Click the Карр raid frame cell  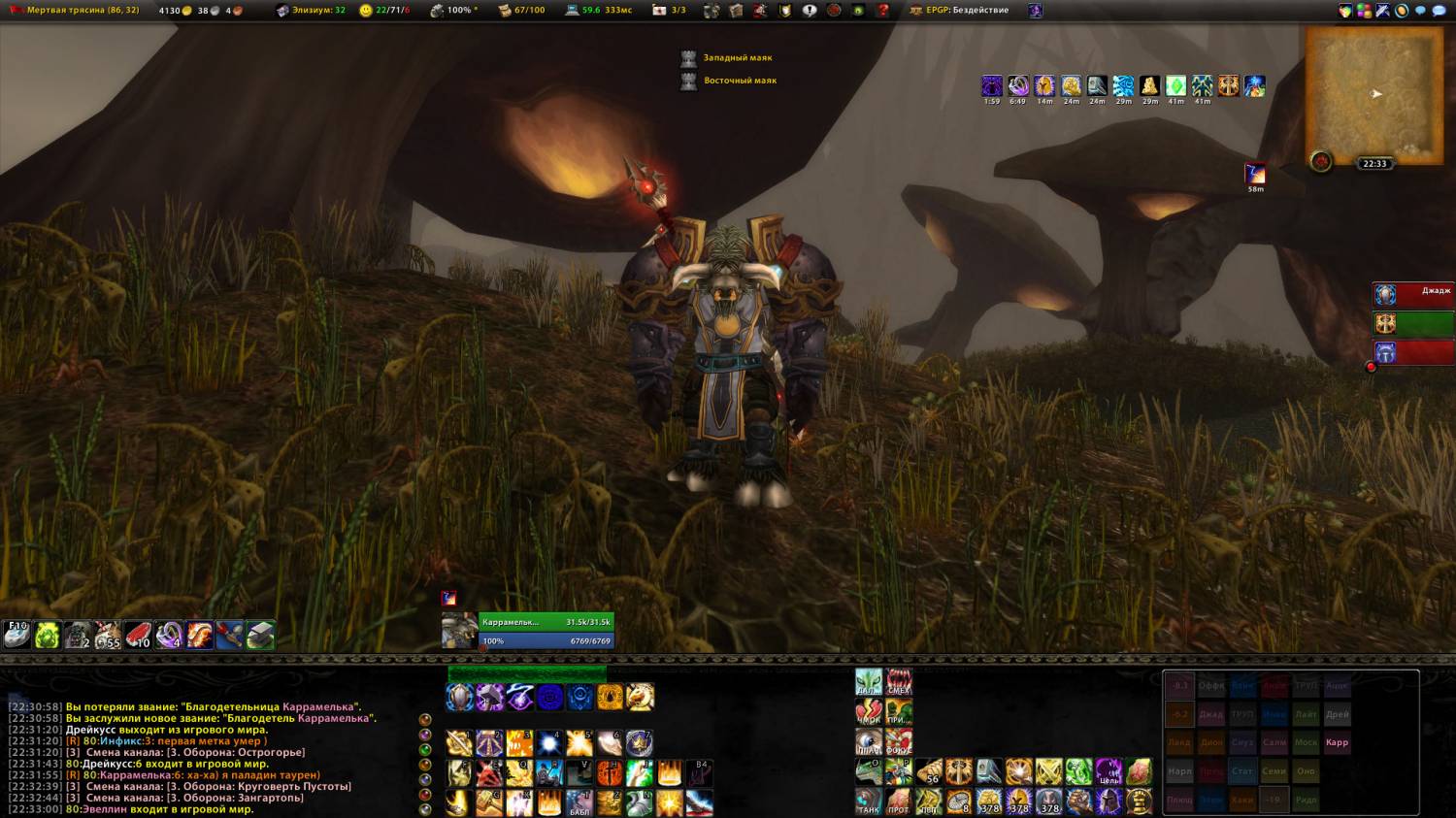click(x=1337, y=742)
